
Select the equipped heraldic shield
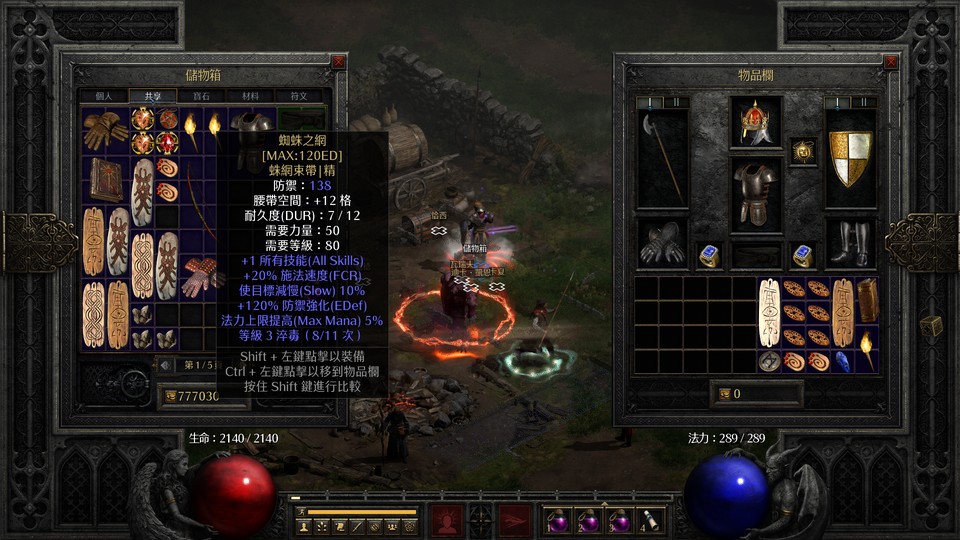point(850,157)
